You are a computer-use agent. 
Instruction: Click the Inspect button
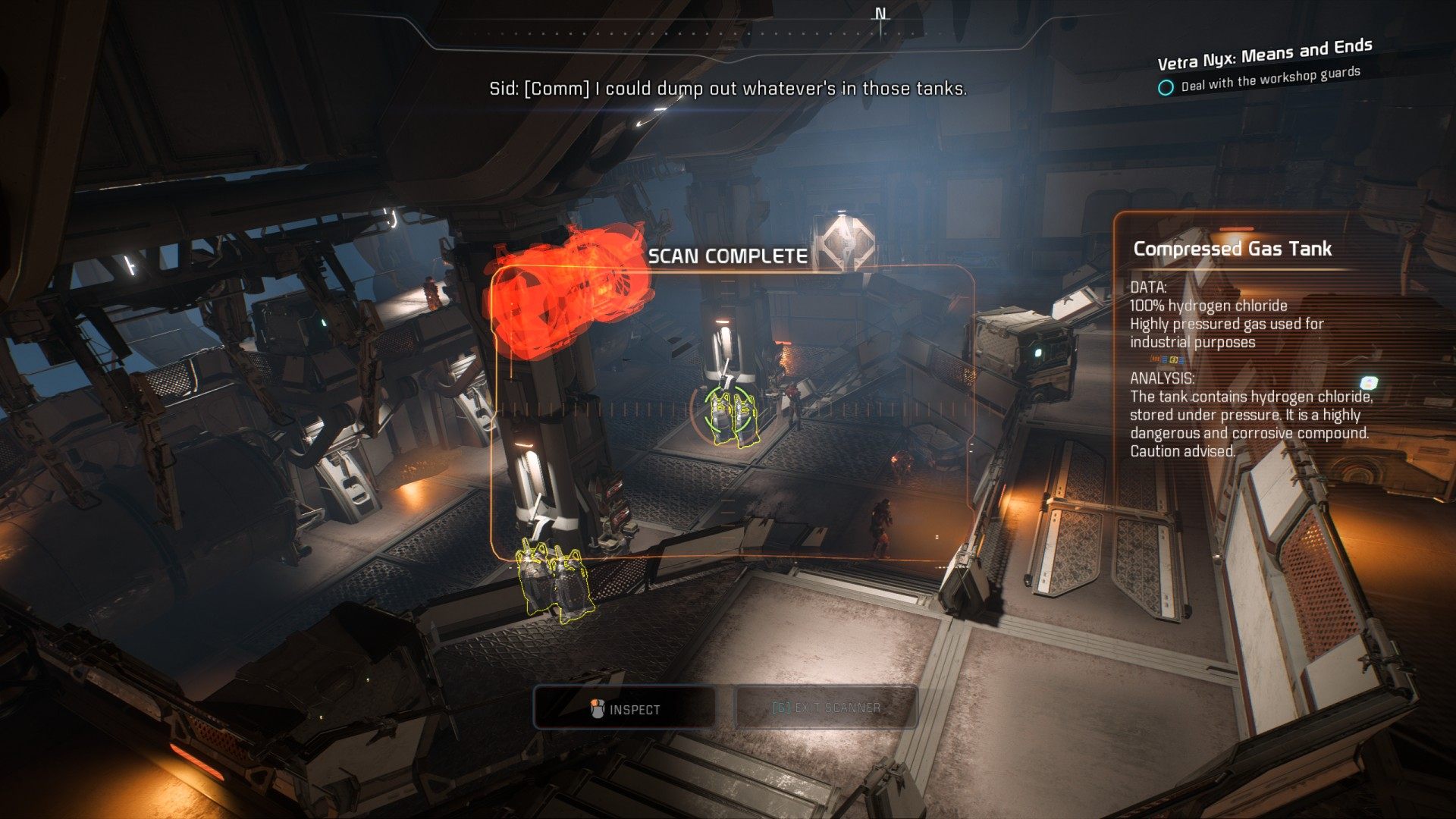pyautogui.click(x=625, y=708)
